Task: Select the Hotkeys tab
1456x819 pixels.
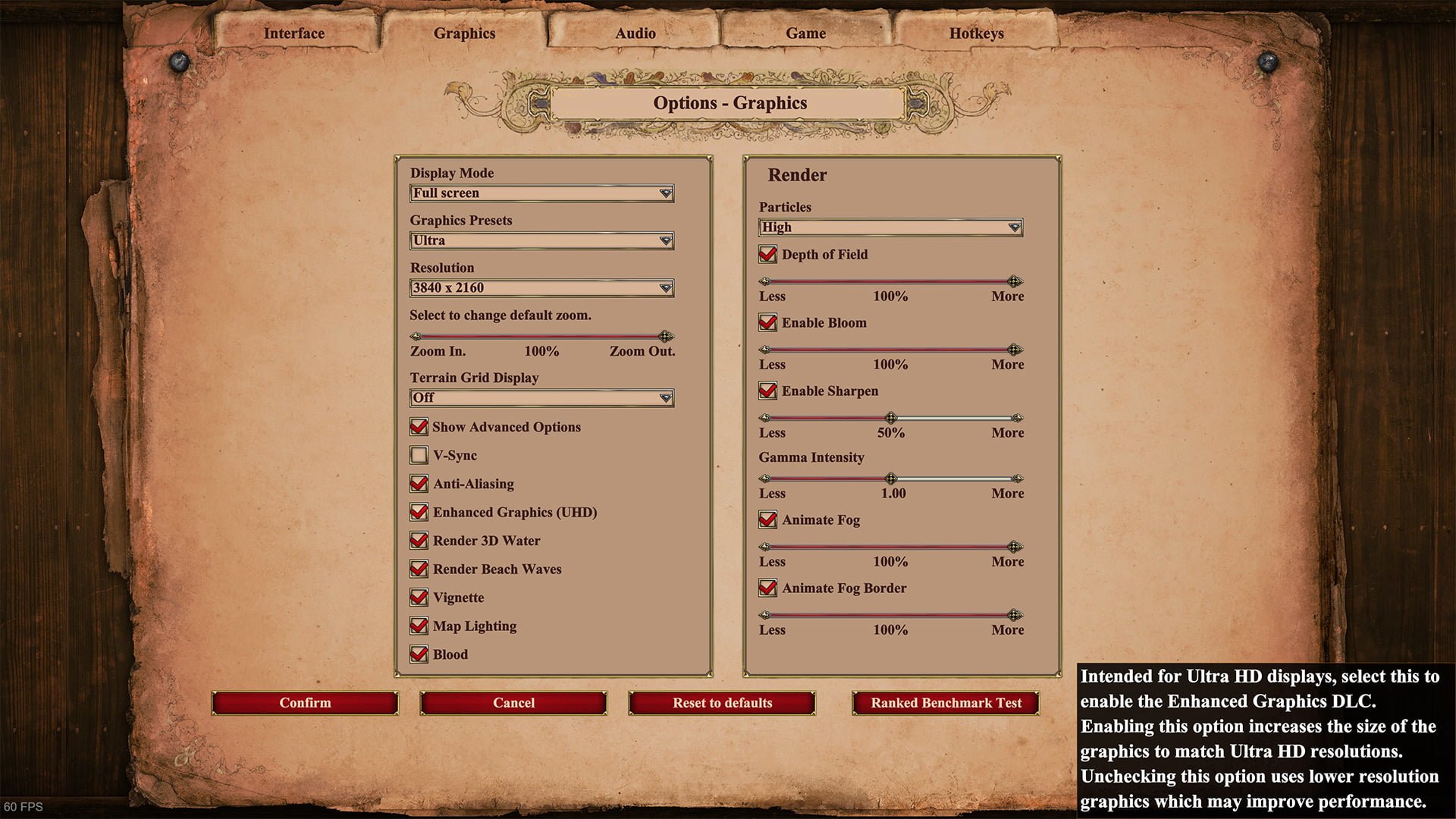Action: (976, 33)
